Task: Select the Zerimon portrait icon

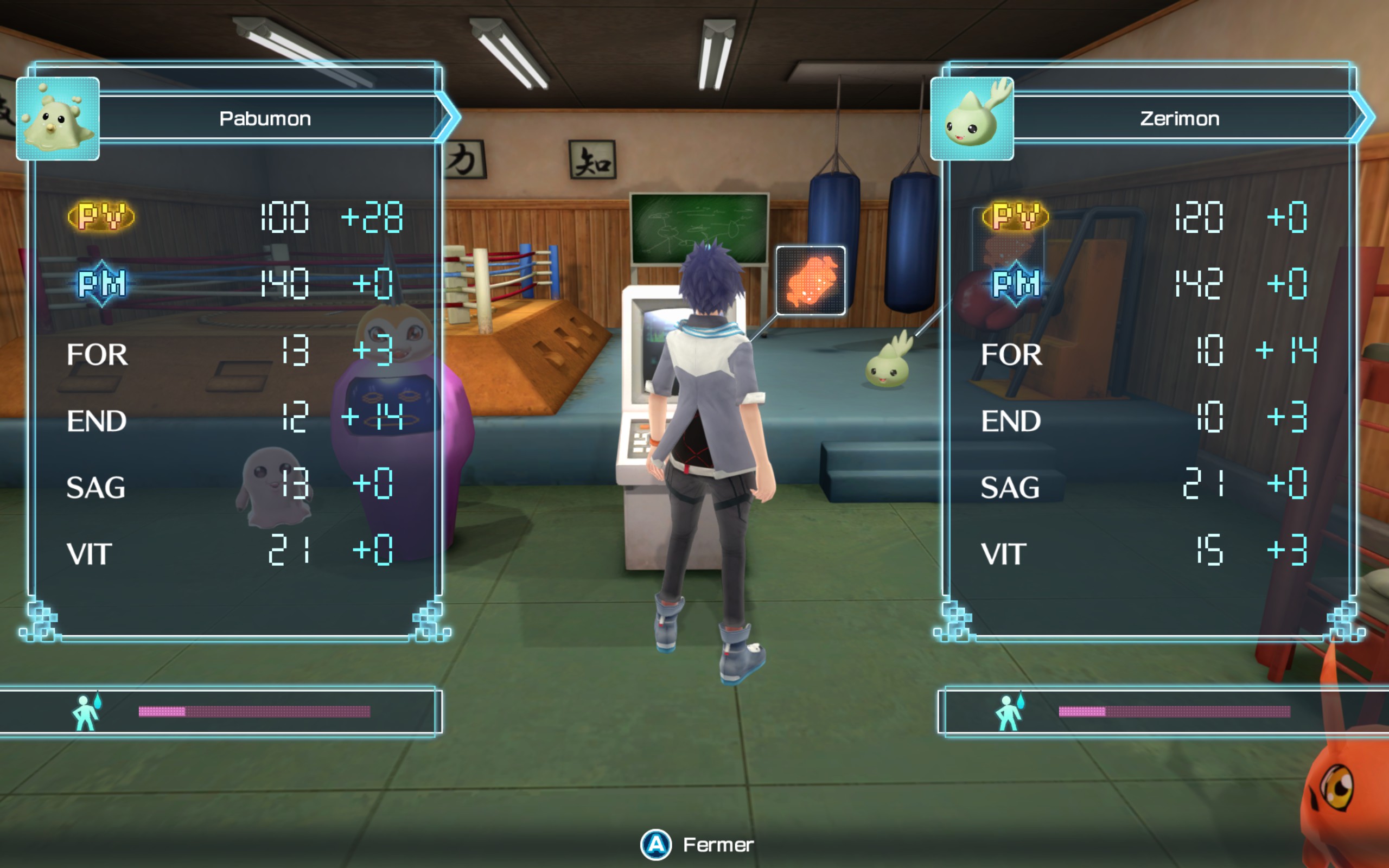Action: [x=972, y=119]
